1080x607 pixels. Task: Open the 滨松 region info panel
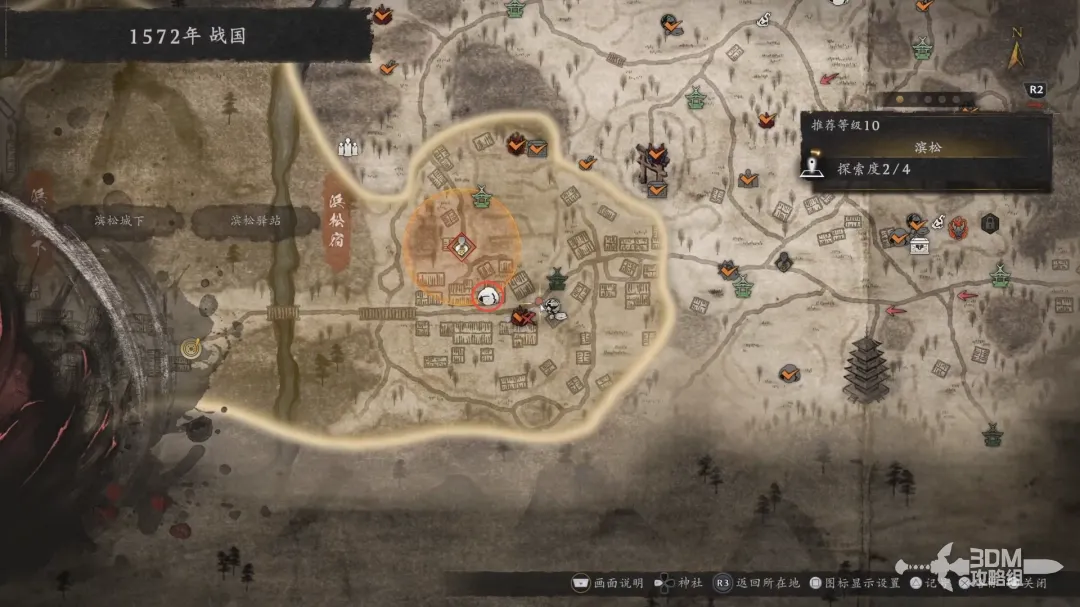(x=926, y=147)
